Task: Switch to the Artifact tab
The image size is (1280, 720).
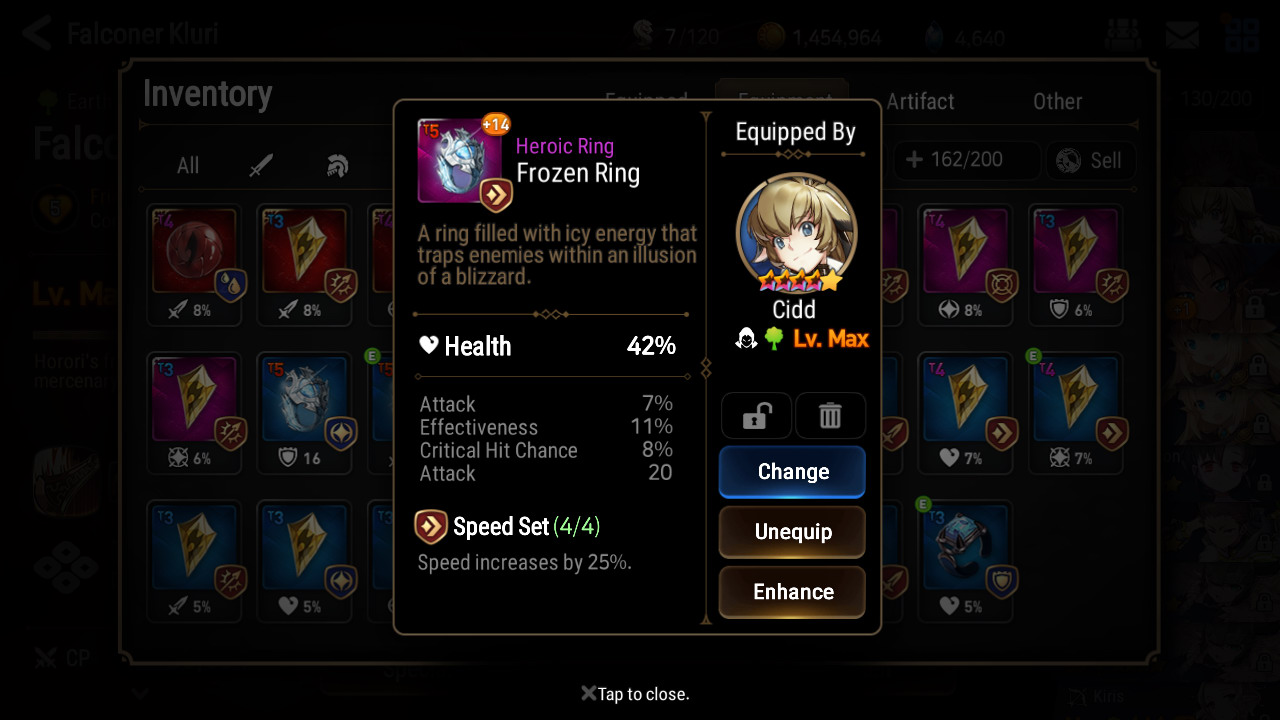Action: click(x=920, y=101)
